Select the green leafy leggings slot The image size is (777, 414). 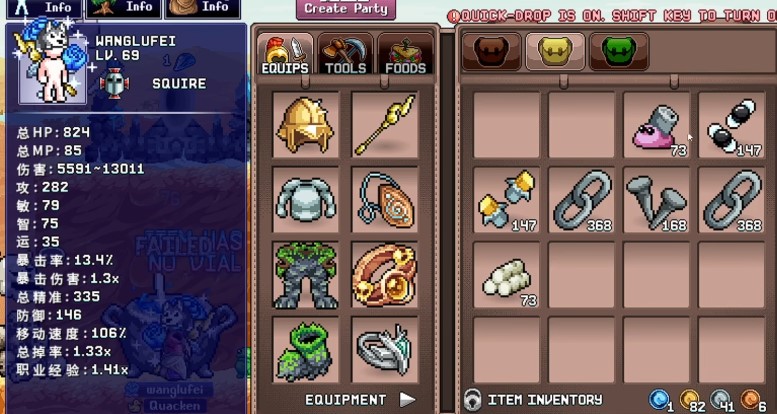click(x=306, y=273)
